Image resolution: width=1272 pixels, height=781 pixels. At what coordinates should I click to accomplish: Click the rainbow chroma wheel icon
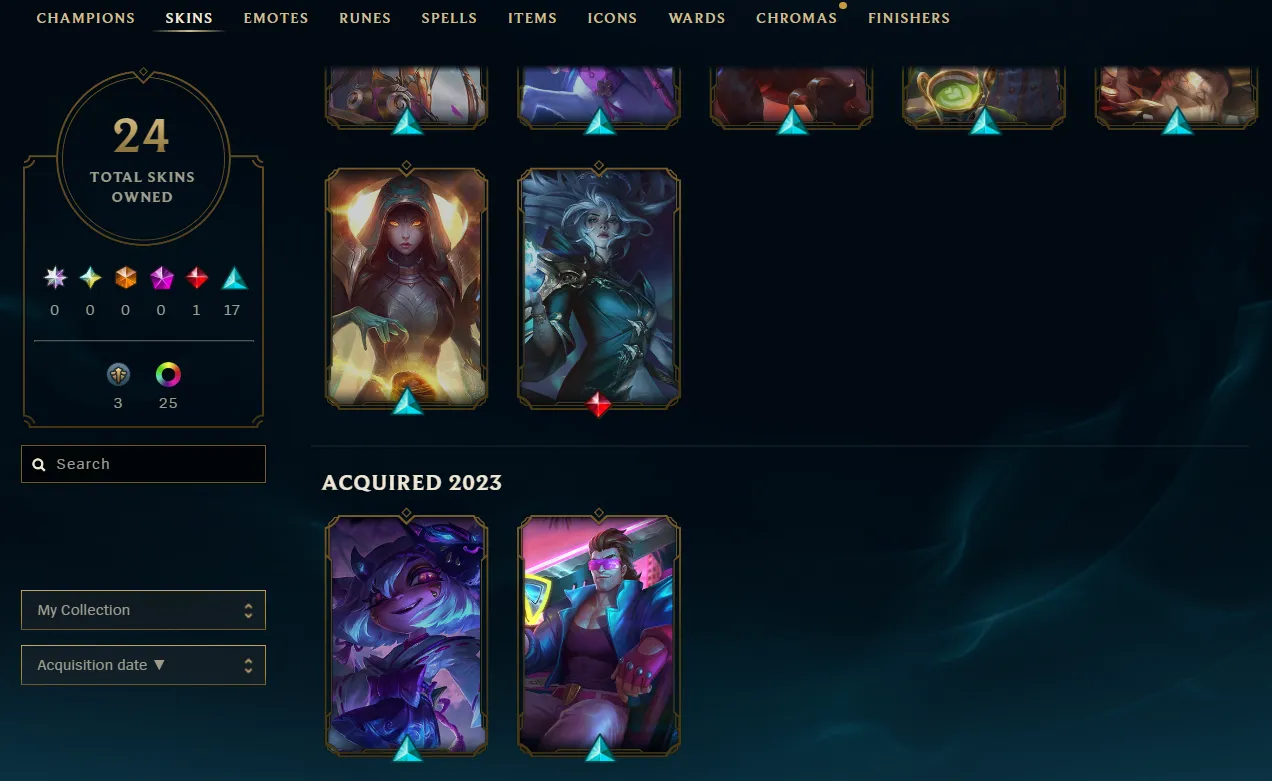point(168,375)
